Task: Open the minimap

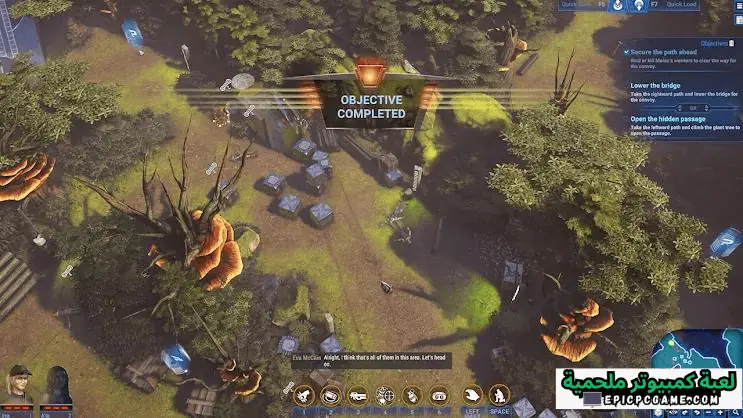Action: click(700, 350)
